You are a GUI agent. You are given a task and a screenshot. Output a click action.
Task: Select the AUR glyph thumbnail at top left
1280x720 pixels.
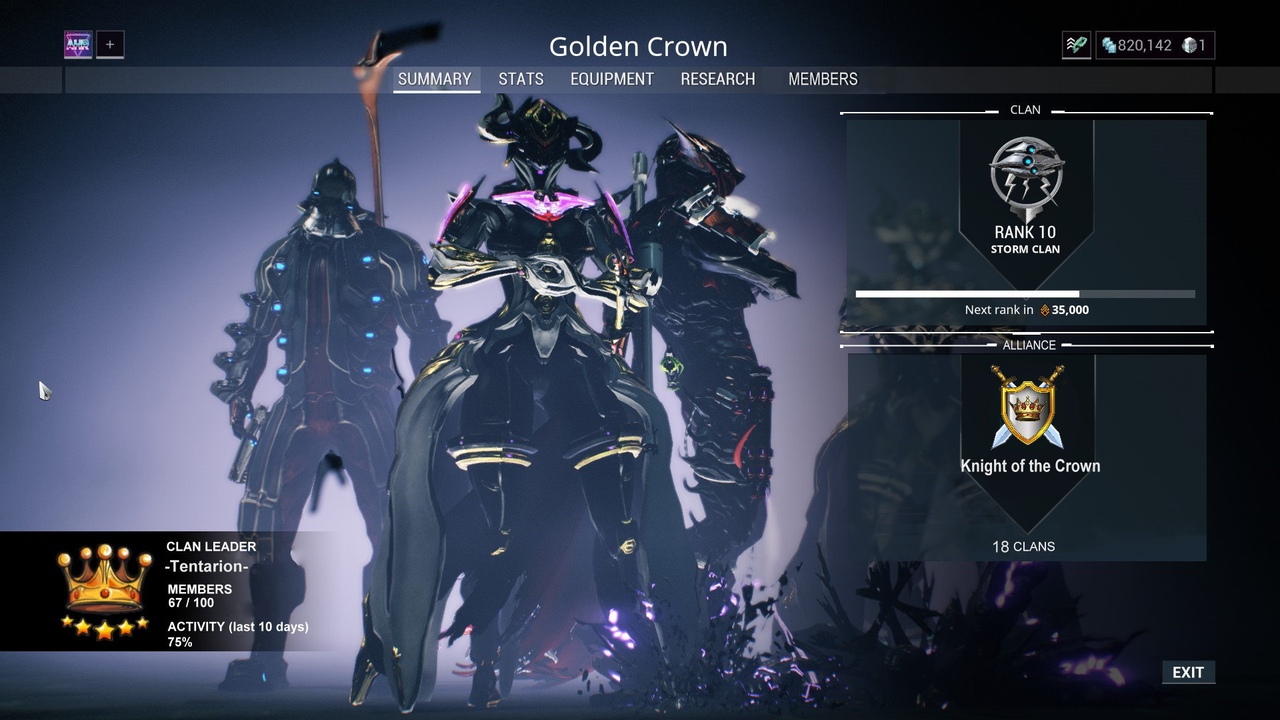pos(78,44)
